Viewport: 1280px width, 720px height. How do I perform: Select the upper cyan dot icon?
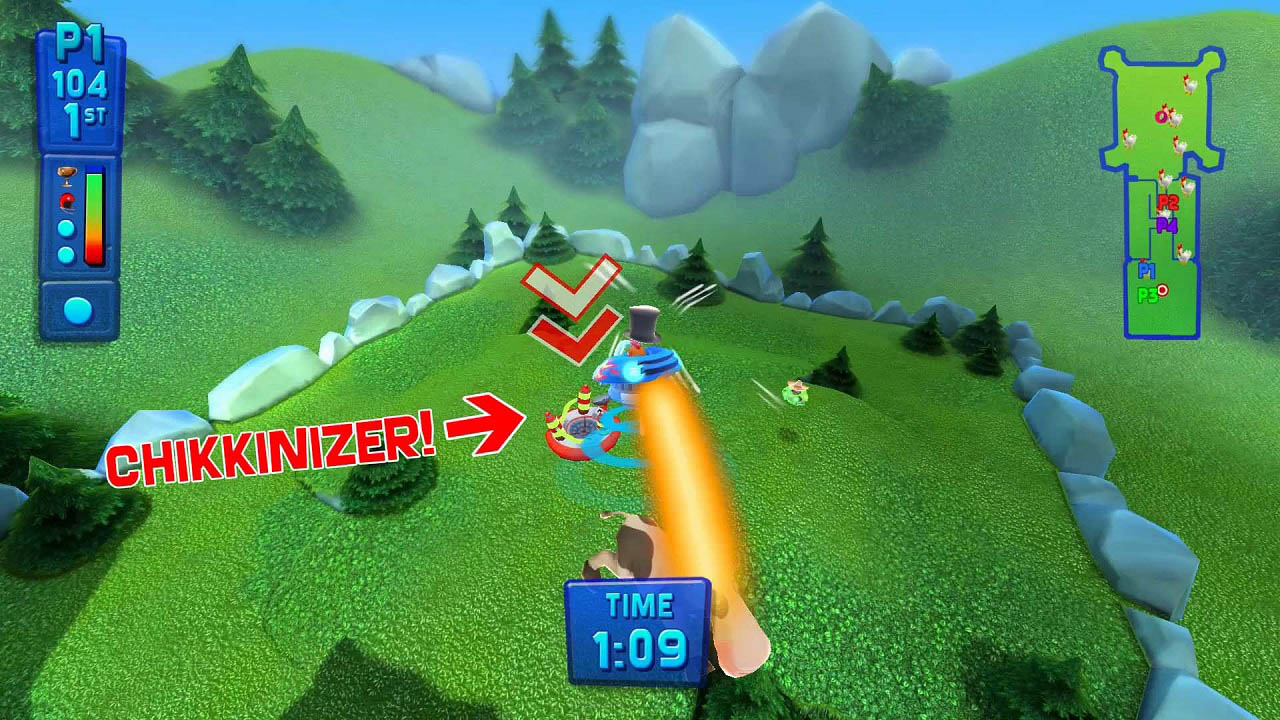(x=66, y=227)
